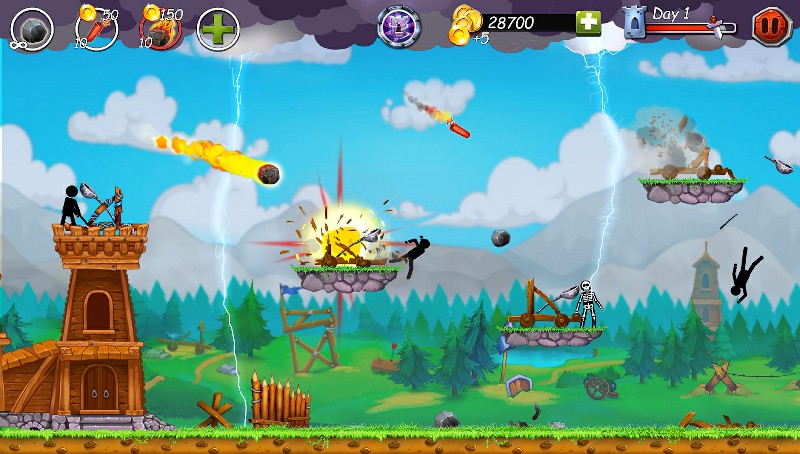Add a new ammo slot with green plus
This screenshot has width=800, height=454.
(217, 27)
